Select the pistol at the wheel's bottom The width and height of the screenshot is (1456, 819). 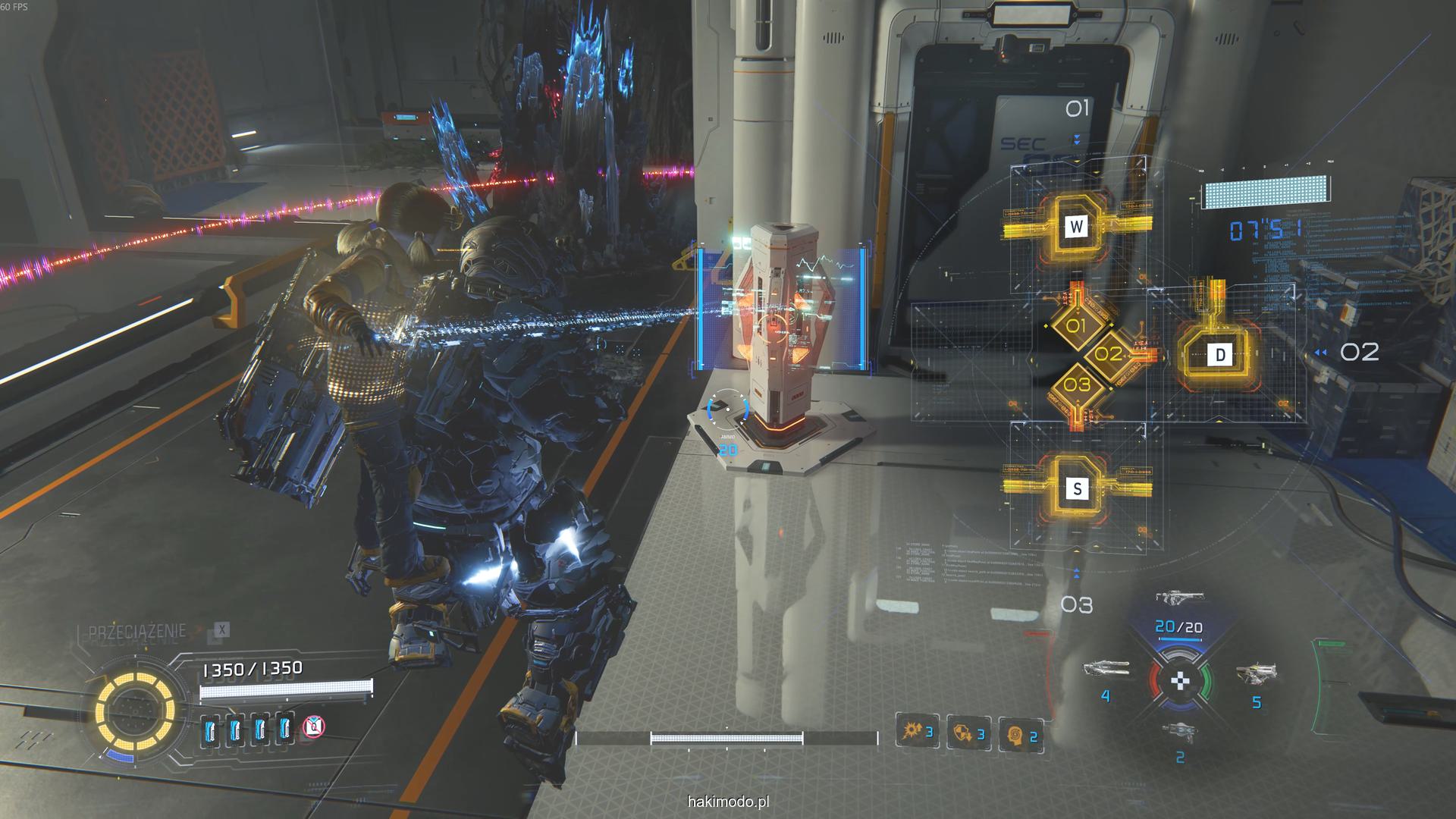1180,731
